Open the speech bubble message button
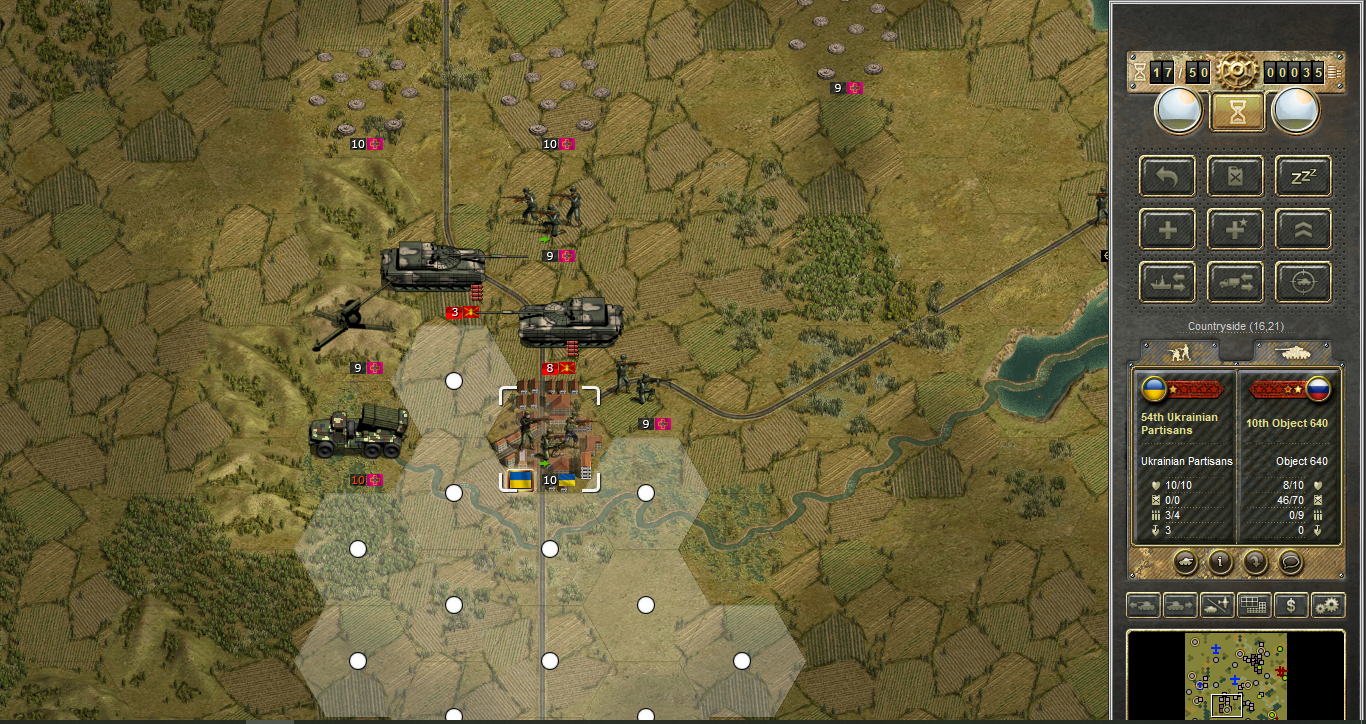 (x=1291, y=562)
